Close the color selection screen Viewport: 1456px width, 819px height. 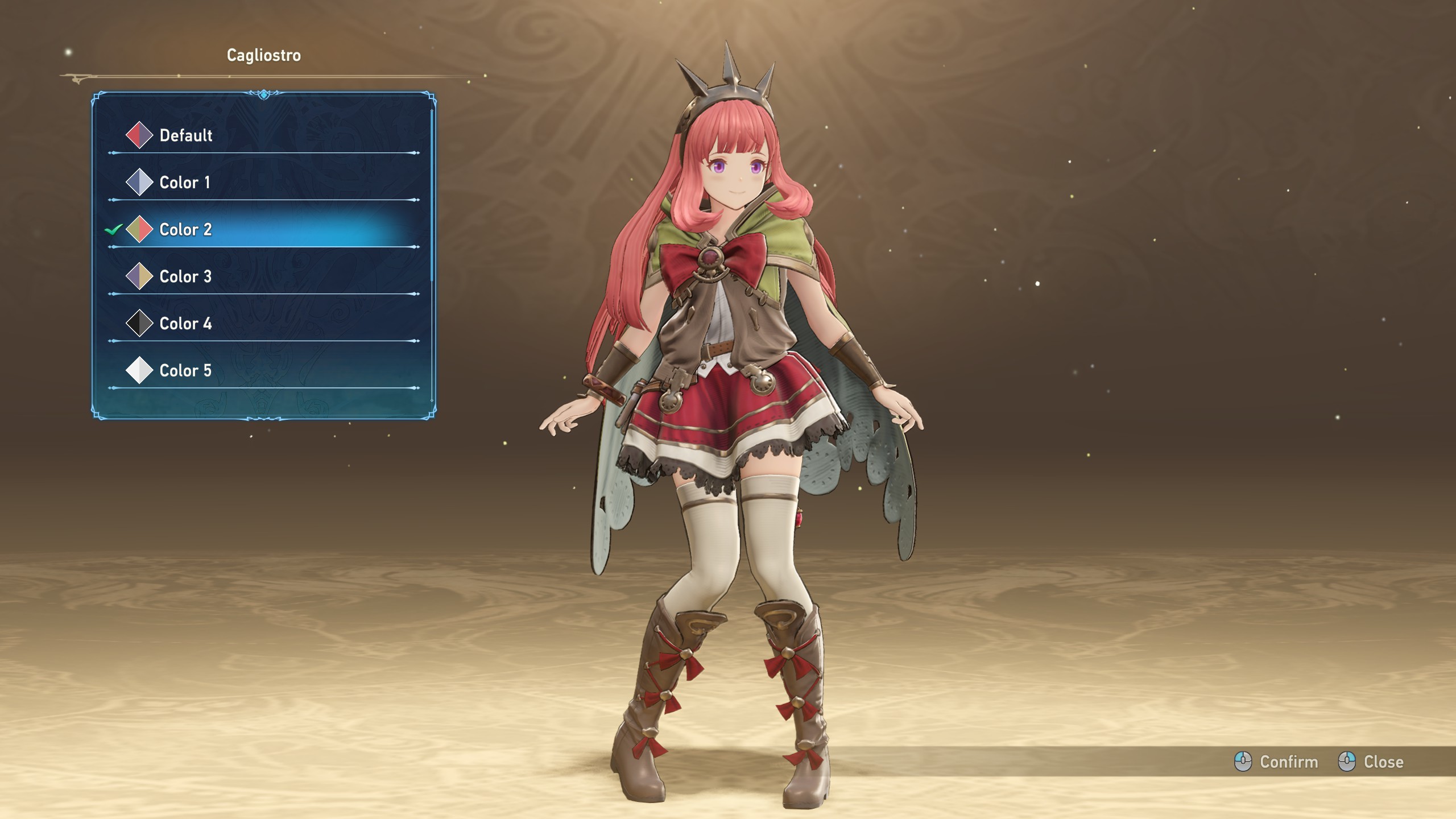[x=1371, y=762]
